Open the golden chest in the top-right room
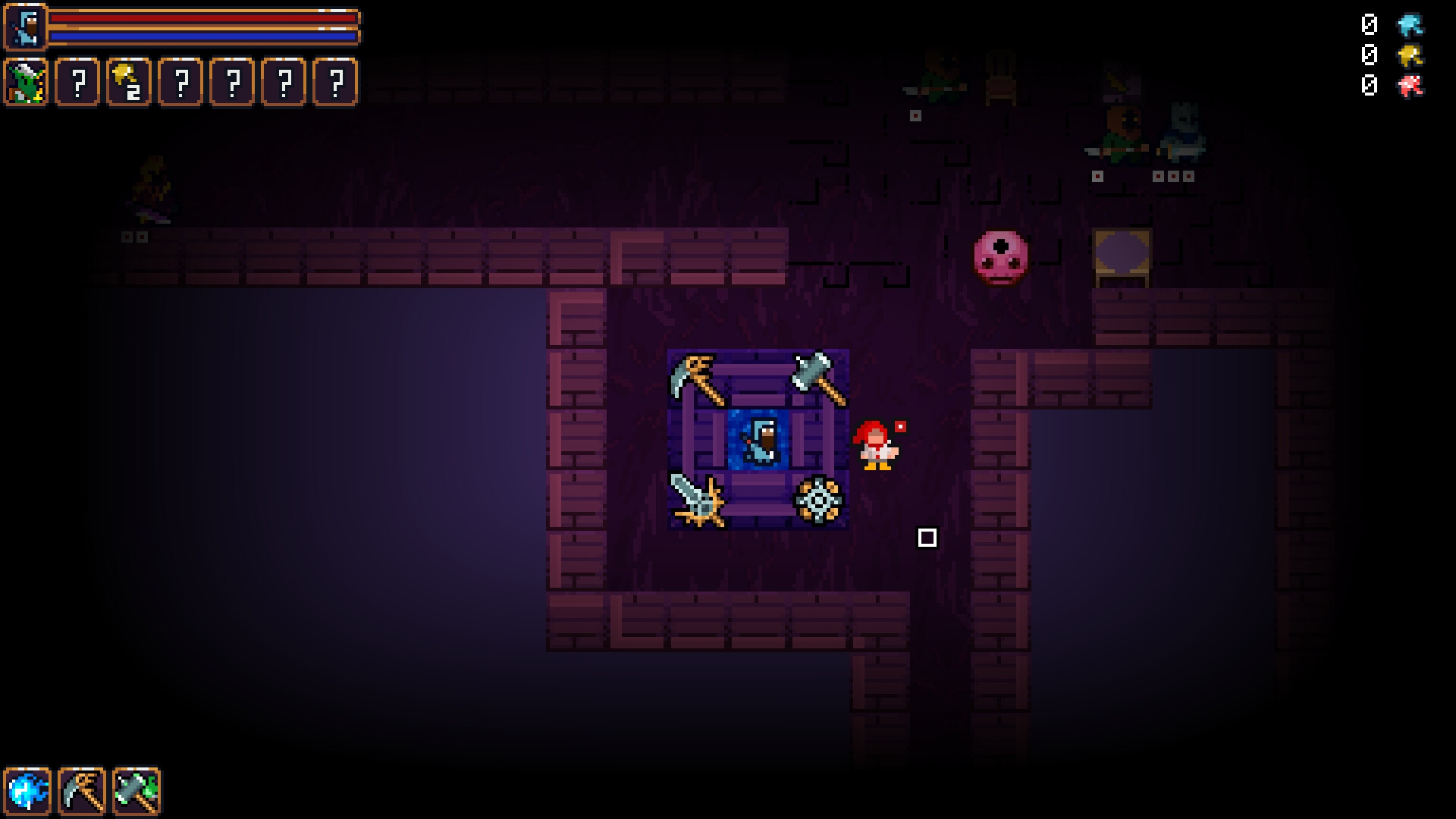 click(1121, 258)
